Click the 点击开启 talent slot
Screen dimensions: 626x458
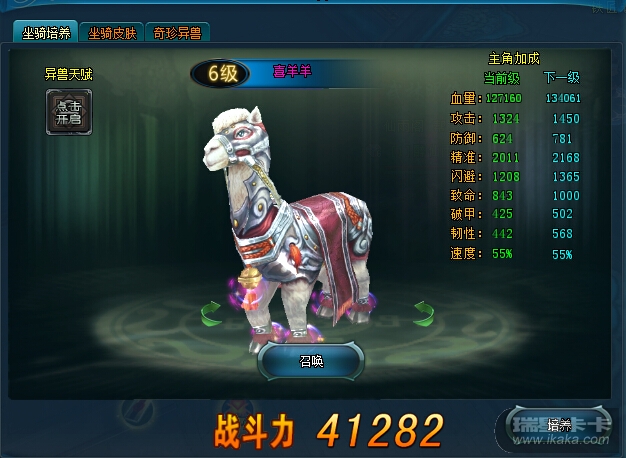click(69, 112)
